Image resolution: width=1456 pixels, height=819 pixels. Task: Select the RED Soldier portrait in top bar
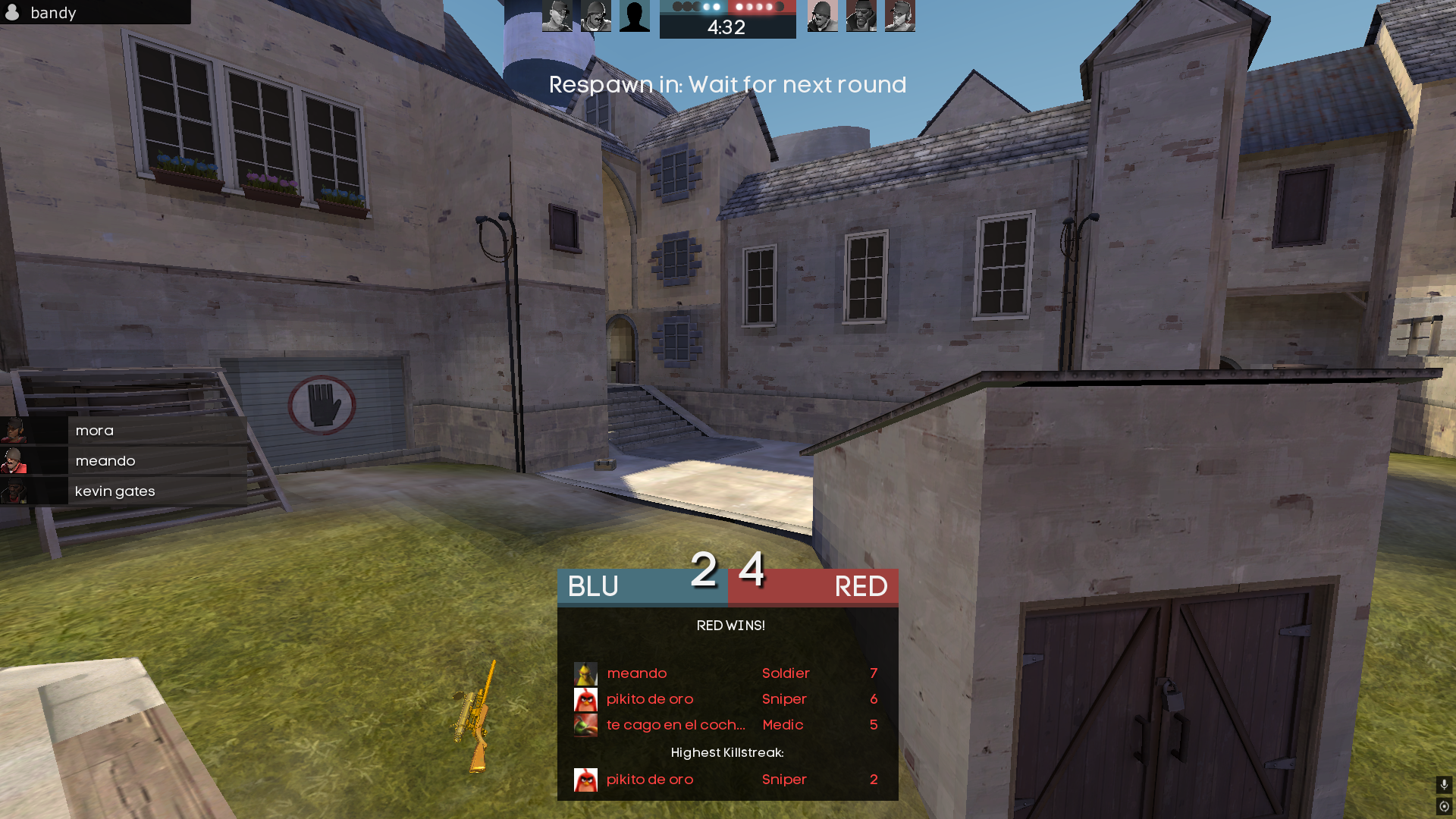tap(823, 16)
